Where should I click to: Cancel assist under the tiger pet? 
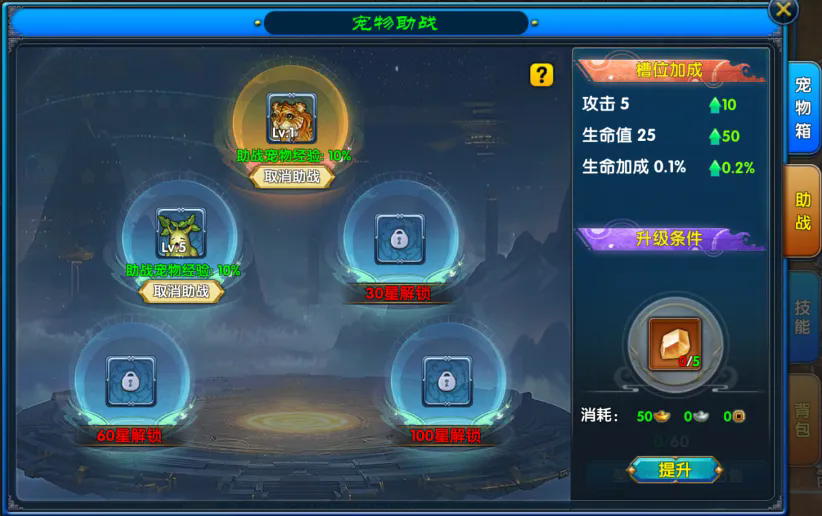(x=292, y=176)
